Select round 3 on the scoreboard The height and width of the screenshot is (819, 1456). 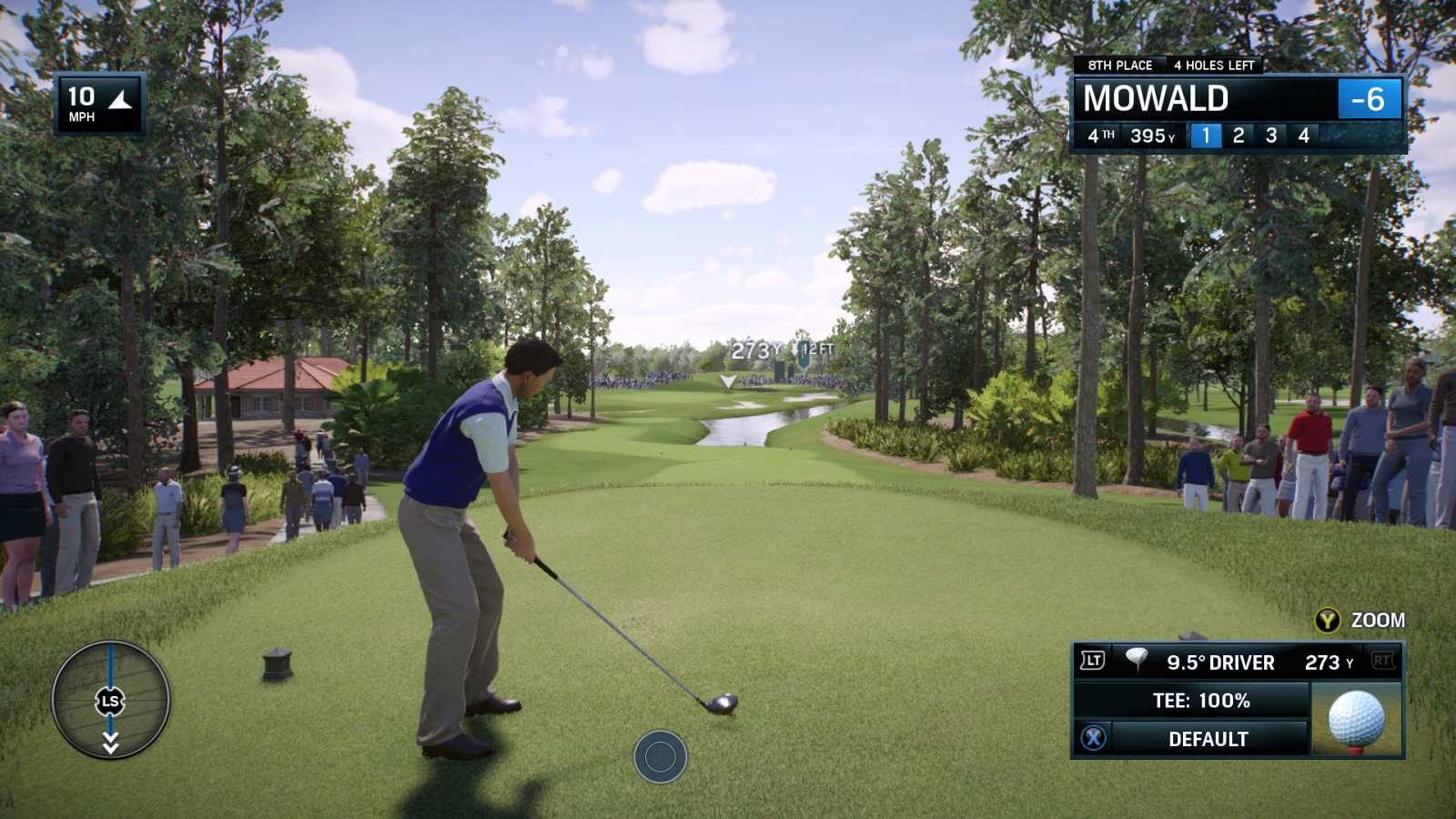pyautogui.click(x=1271, y=136)
